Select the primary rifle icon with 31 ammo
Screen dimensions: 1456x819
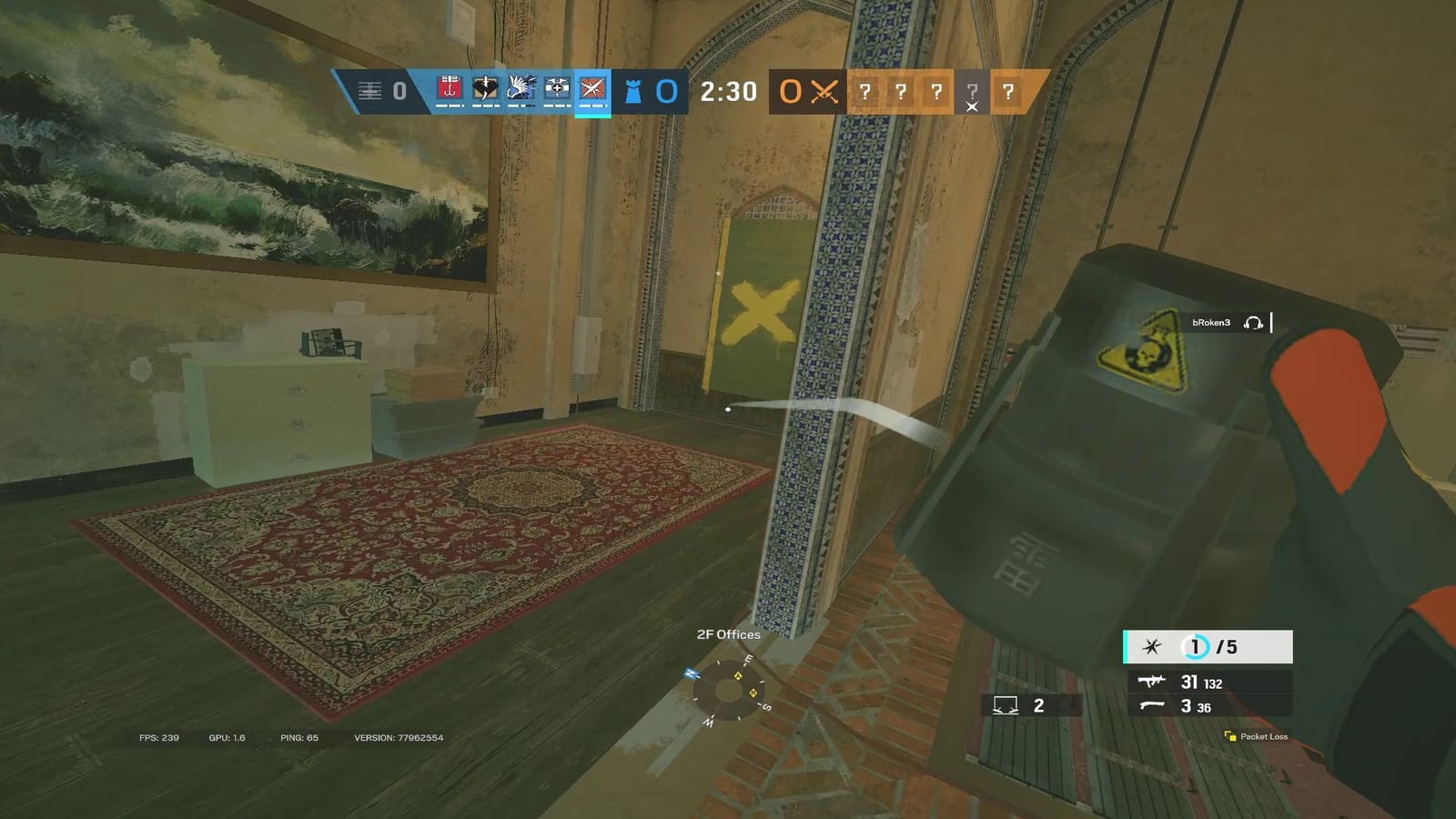(1154, 680)
